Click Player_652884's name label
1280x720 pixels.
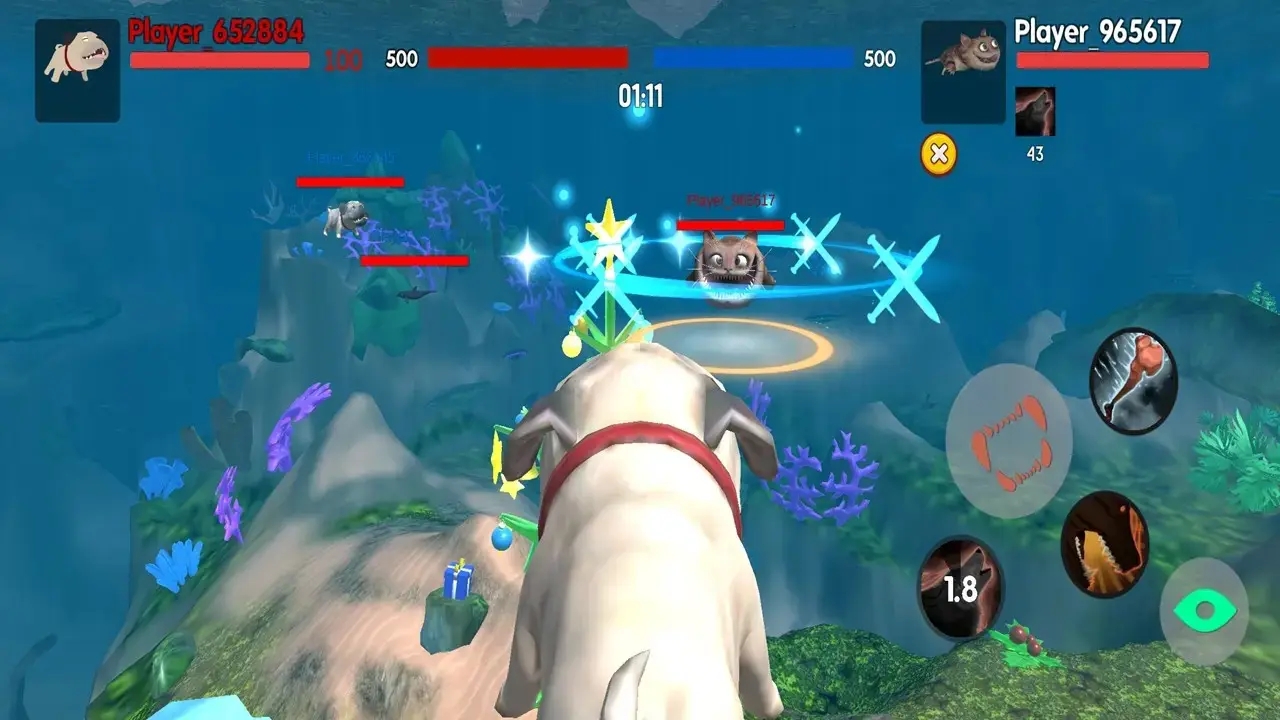(x=212, y=30)
